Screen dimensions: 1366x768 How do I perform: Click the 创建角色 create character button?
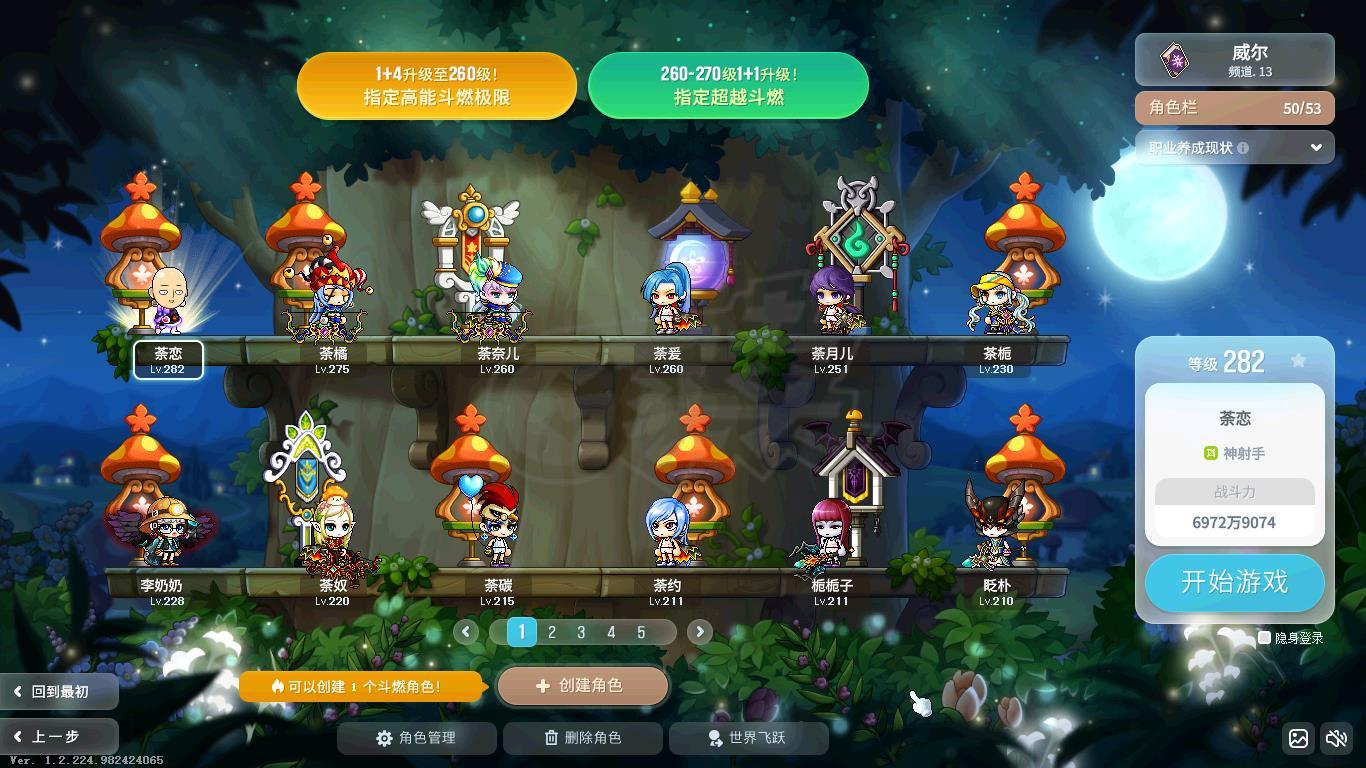coord(582,686)
